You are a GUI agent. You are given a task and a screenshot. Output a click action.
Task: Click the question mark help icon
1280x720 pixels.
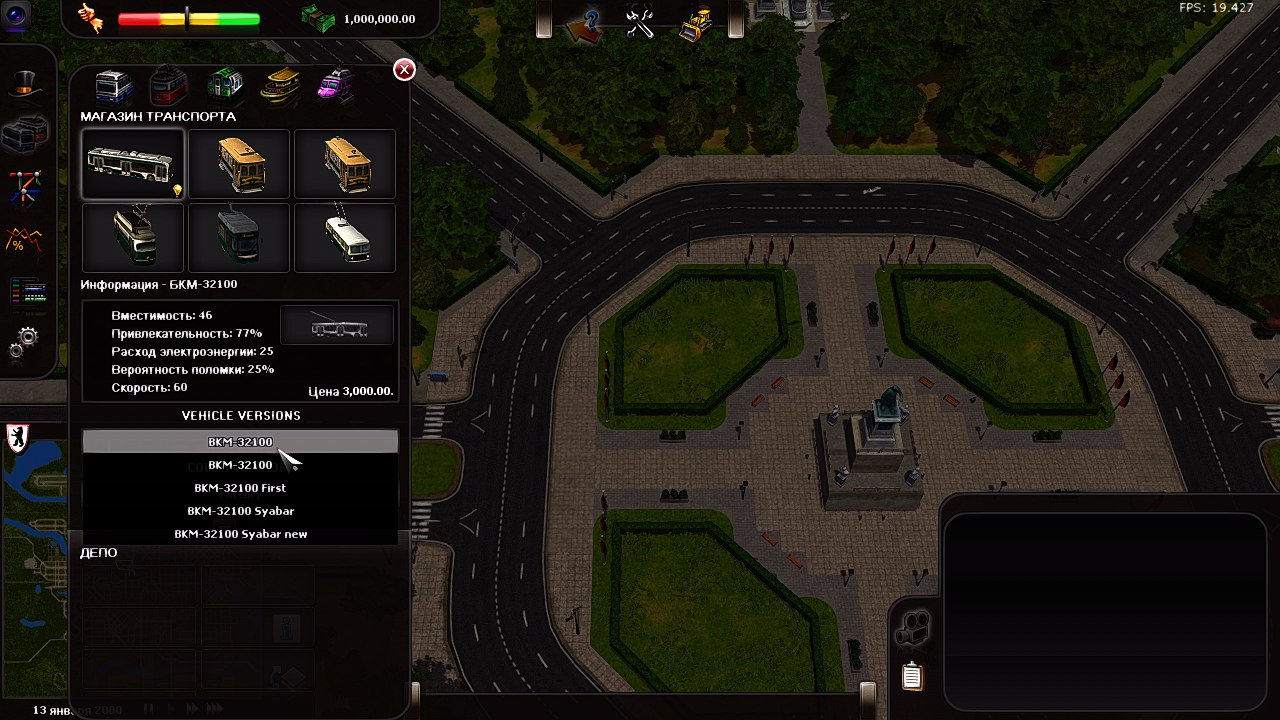583,23
